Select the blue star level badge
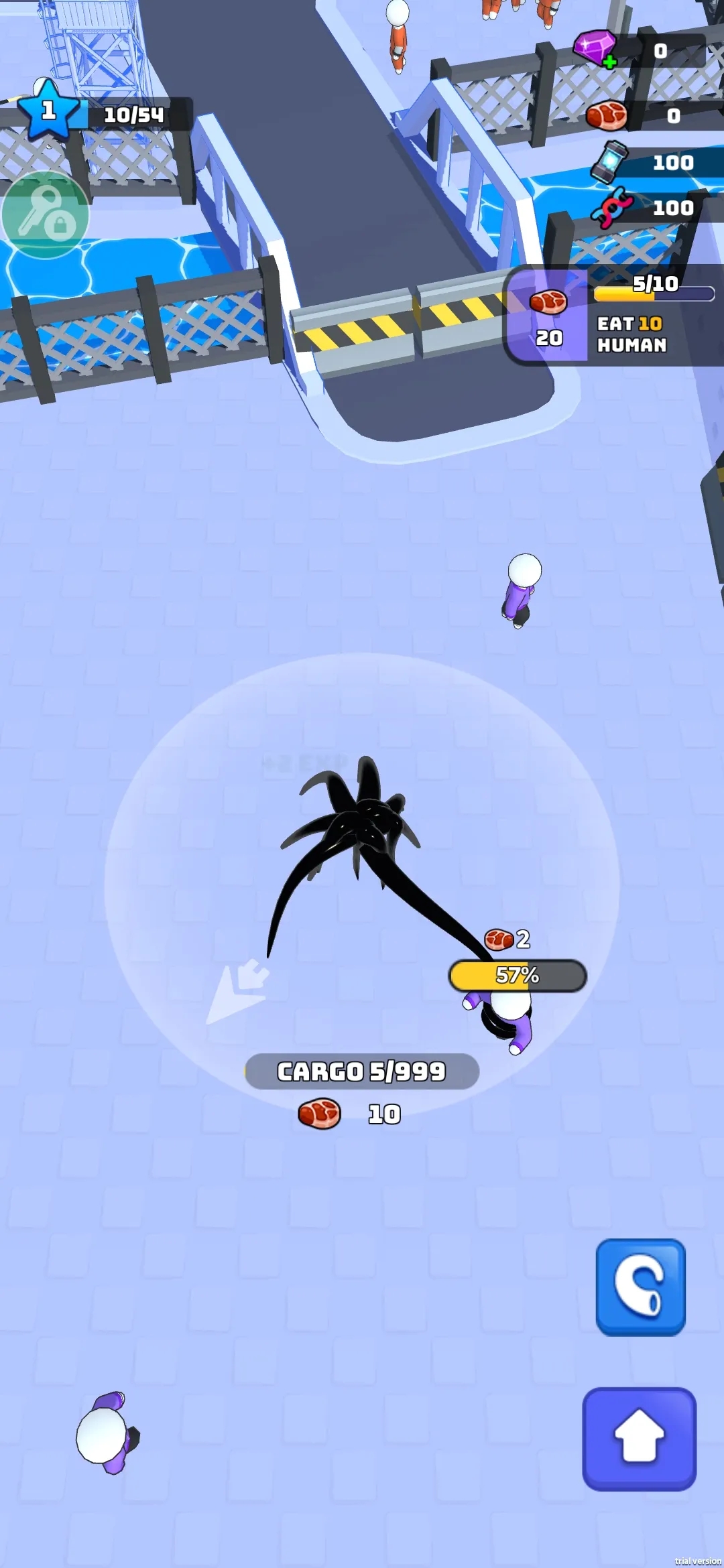Screen dimensions: 724x1568 tap(48, 111)
